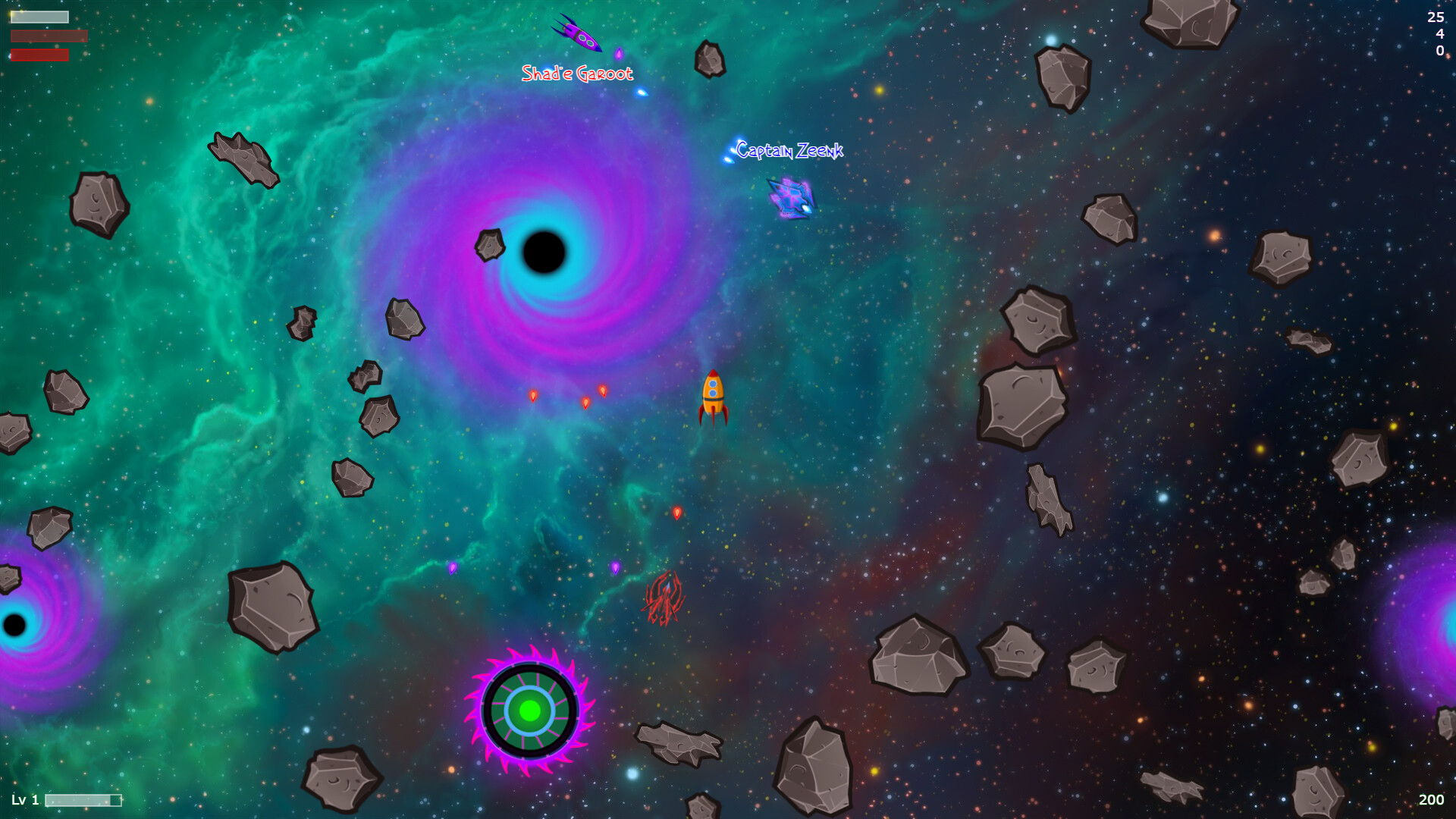The height and width of the screenshot is (819, 1456).
Task: Click the white health bar top left
Action: [38, 15]
